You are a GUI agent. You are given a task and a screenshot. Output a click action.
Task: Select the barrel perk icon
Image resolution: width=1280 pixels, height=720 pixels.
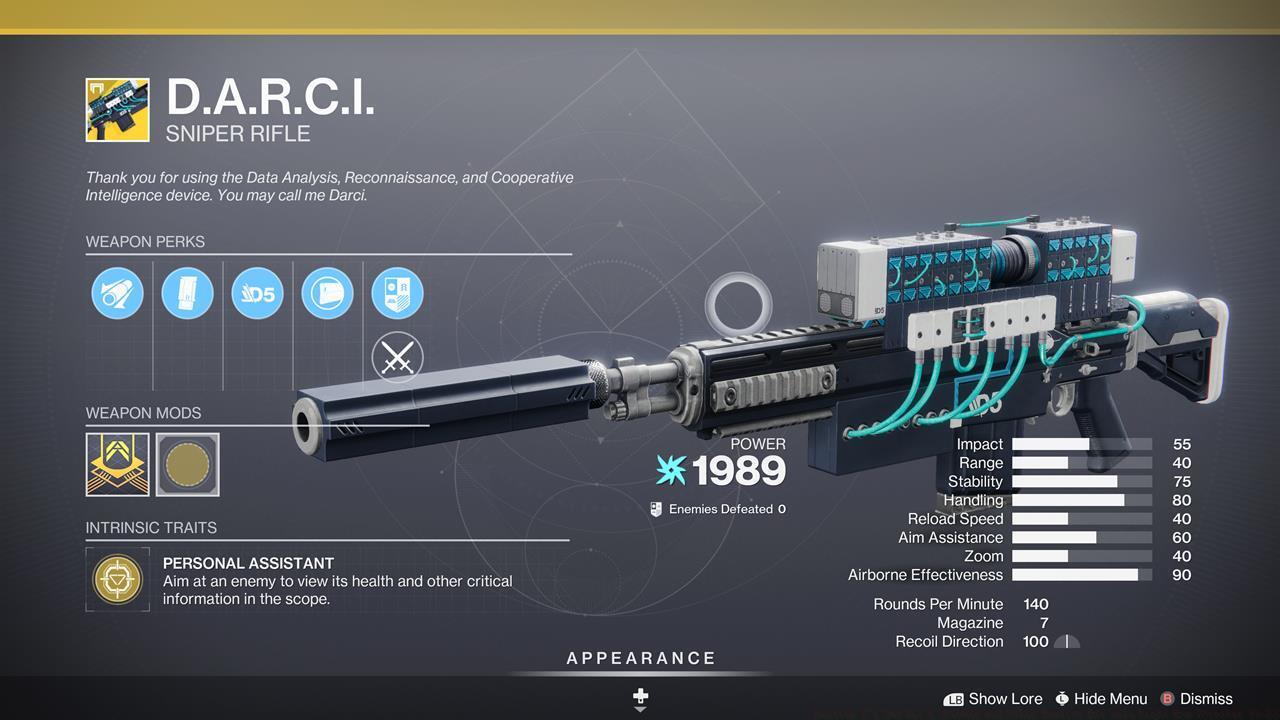pyautogui.click(x=117, y=293)
